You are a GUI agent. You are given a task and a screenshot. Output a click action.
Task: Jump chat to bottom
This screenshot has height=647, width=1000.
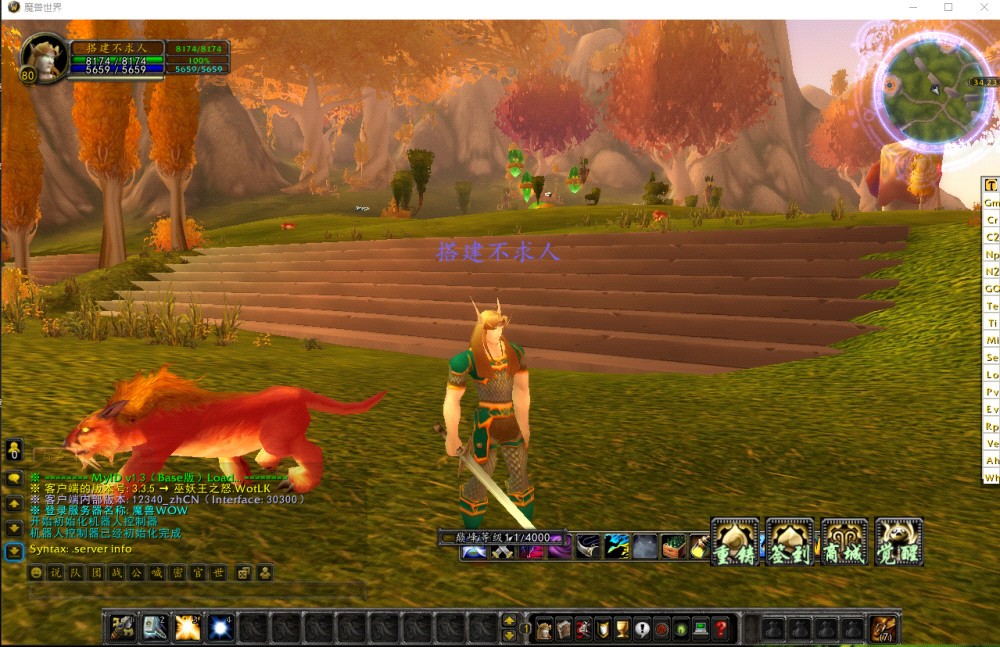tap(14, 551)
